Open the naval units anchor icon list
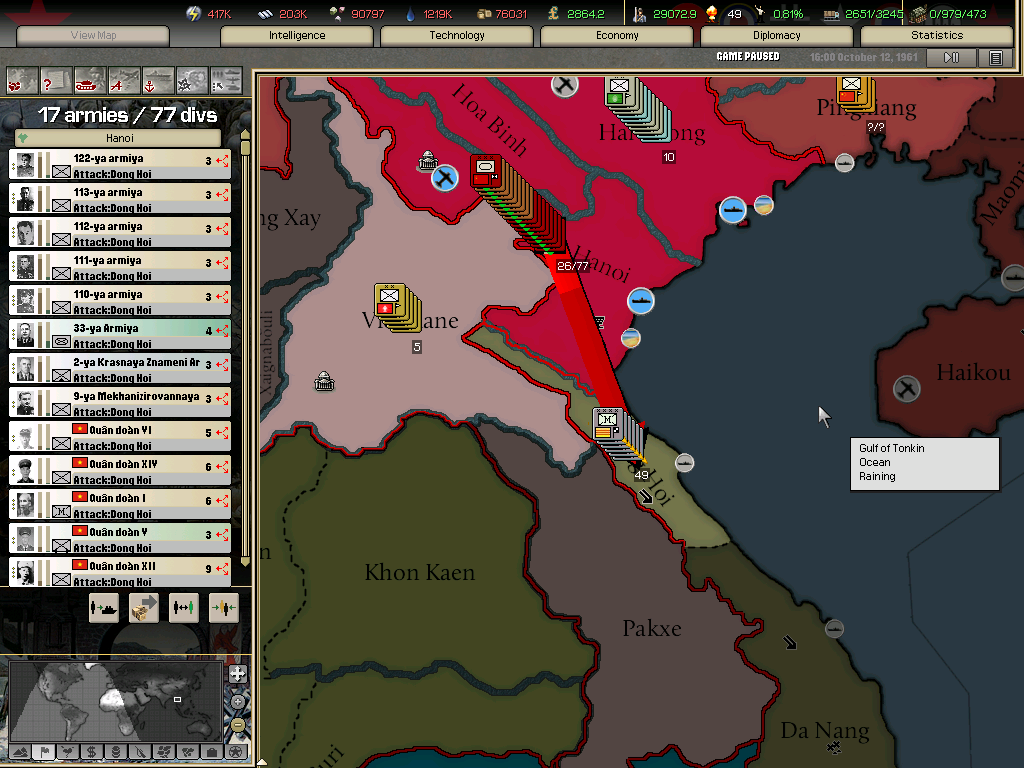The image size is (1024, 768). pyautogui.click(x=157, y=78)
